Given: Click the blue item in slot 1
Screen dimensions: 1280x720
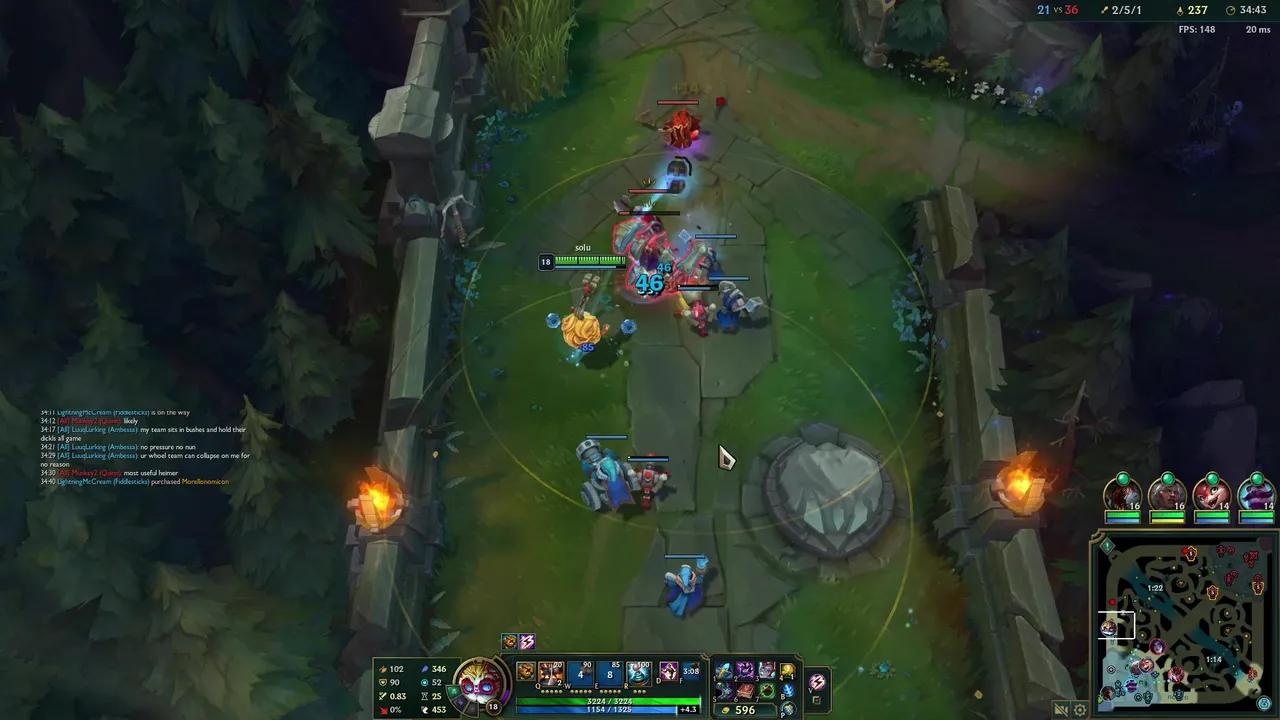Looking at the screenshot, I should (724, 671).
